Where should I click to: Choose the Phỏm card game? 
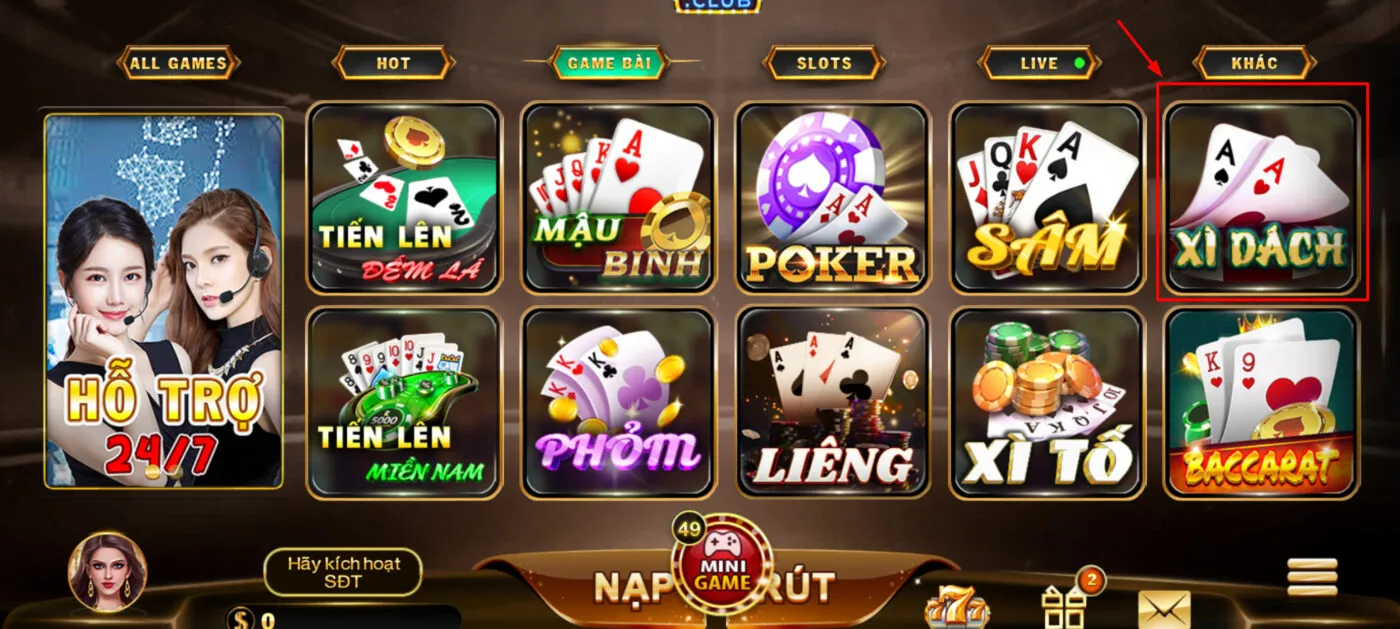[x=618, y=402]
